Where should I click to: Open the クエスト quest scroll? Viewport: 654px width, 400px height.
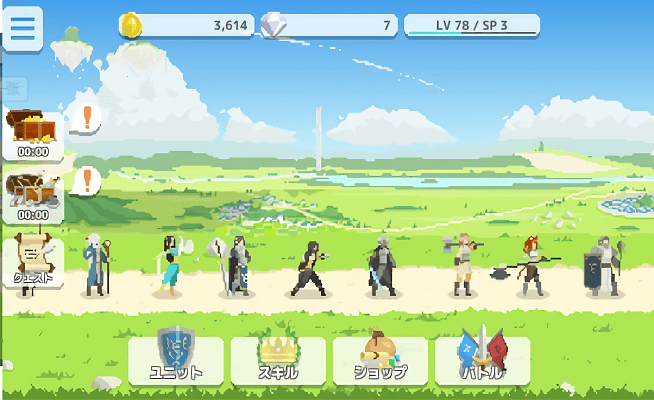pyautogui.click(x=33, y=261)
